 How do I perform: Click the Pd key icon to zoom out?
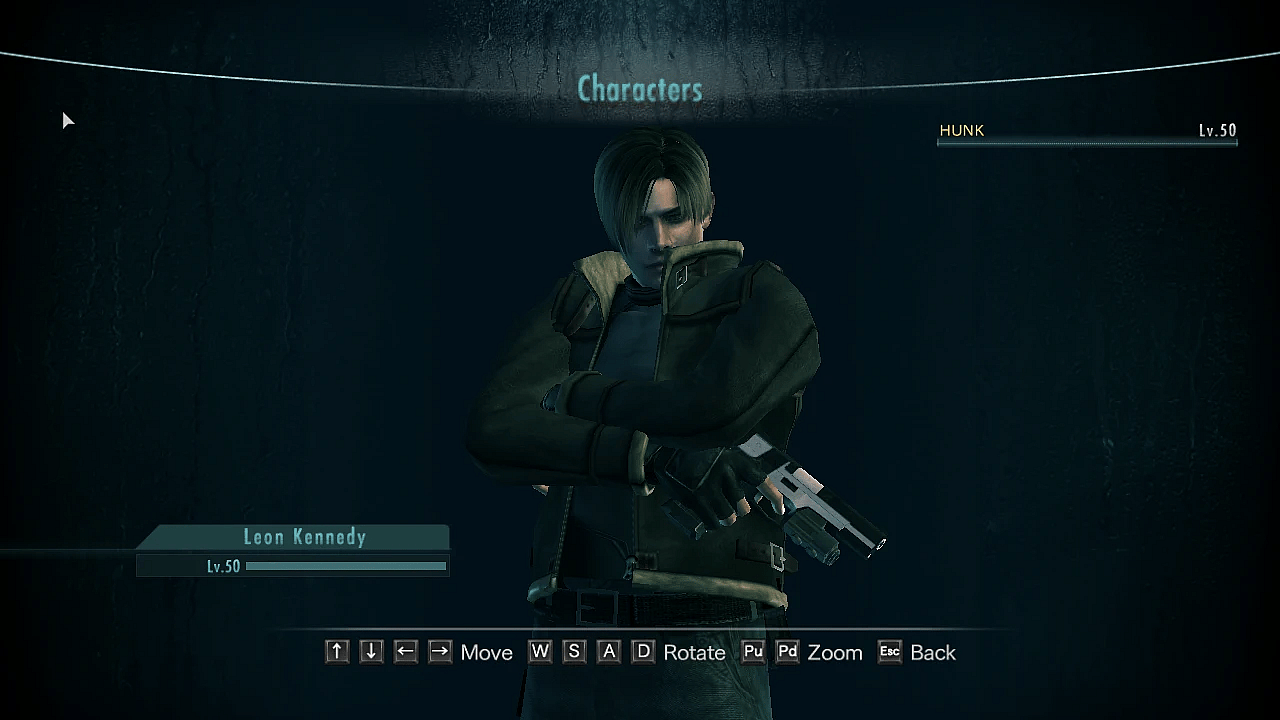[787, 652]
